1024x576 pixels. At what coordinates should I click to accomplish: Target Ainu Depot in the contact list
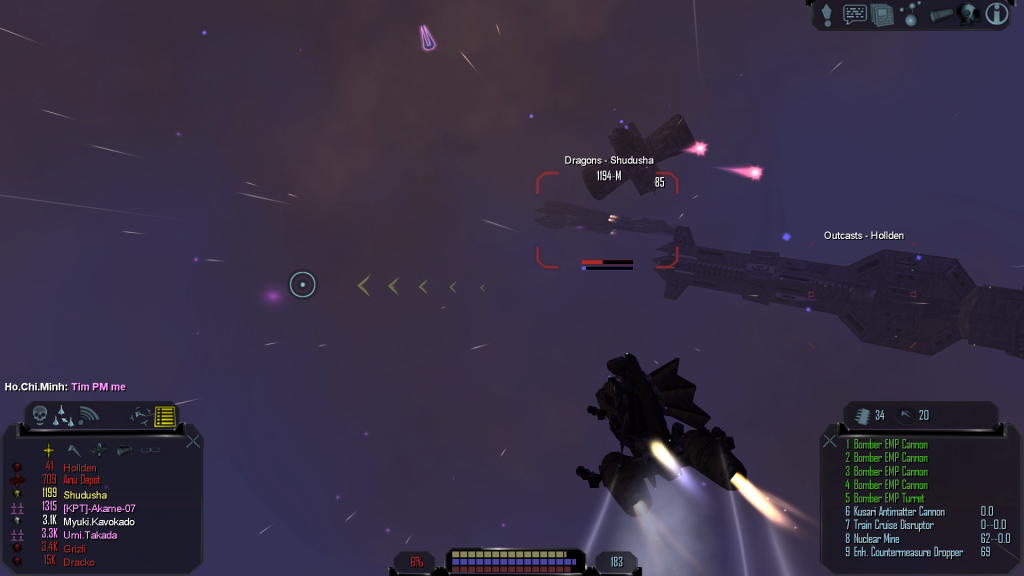pos(82,480)
